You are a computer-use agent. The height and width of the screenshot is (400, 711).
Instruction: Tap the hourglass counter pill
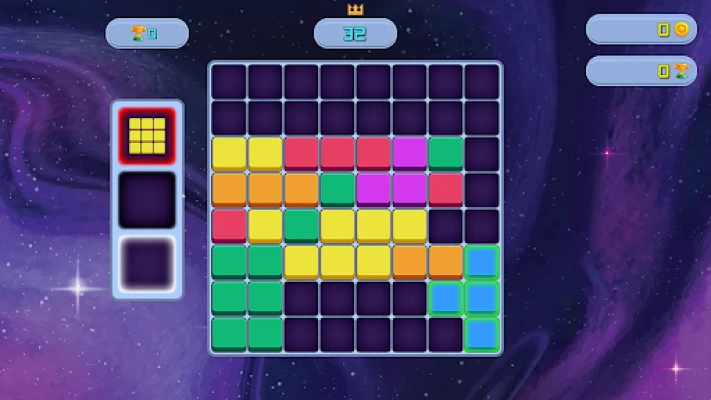point(640,71)
